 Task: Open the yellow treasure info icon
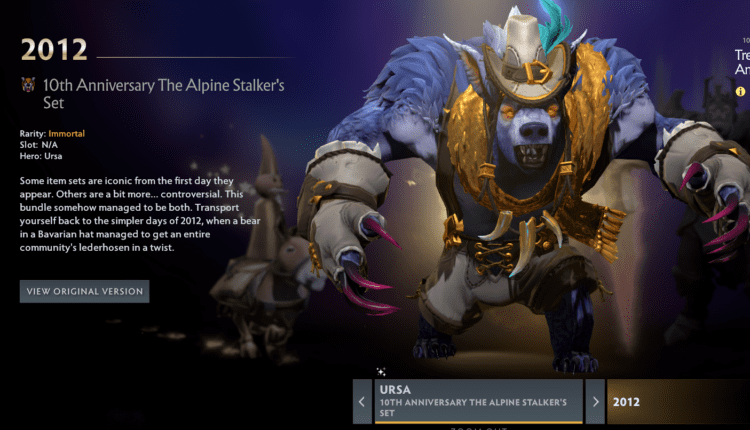741,91
